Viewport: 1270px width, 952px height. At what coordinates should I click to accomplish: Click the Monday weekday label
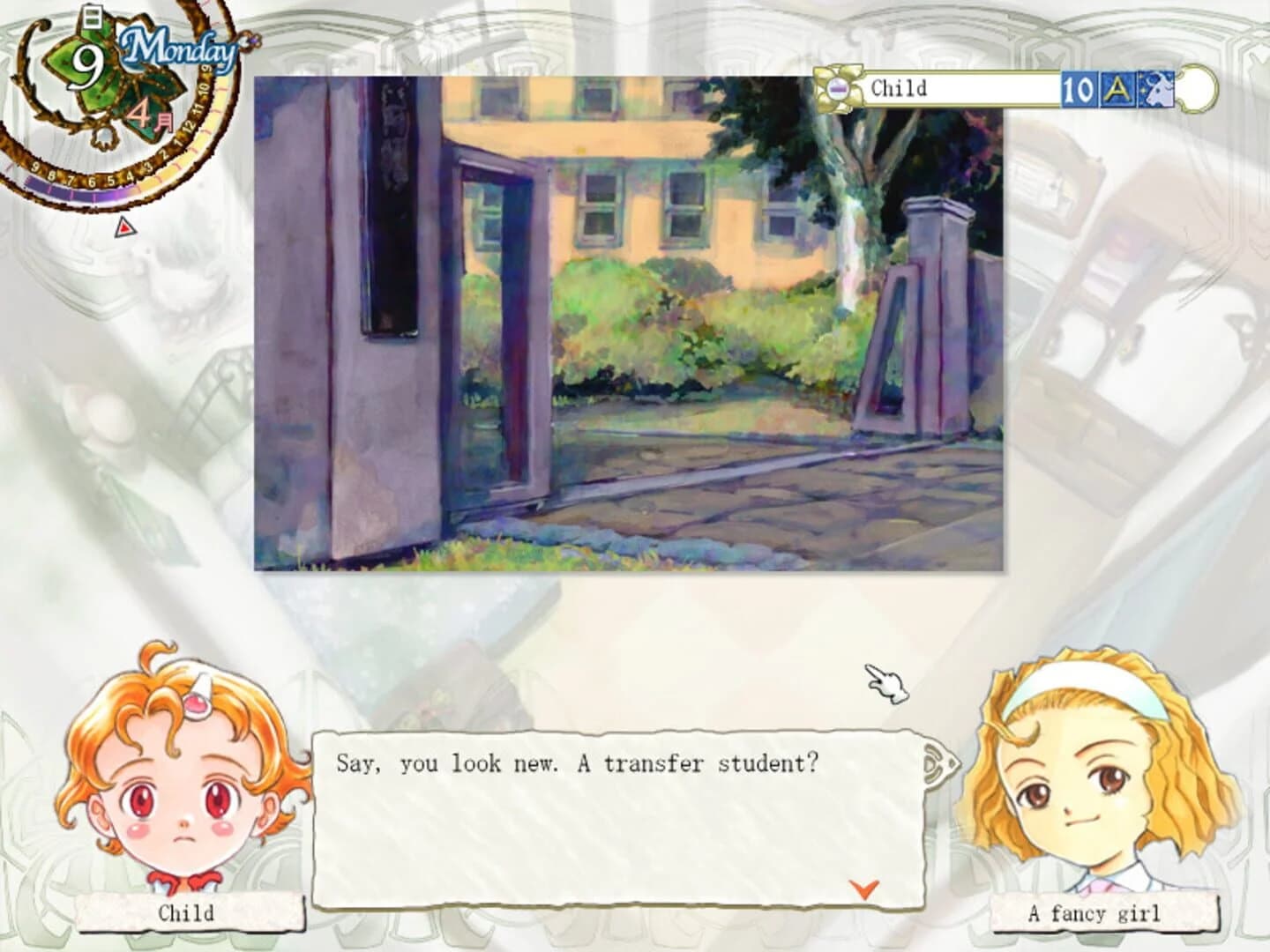[177, 49]
